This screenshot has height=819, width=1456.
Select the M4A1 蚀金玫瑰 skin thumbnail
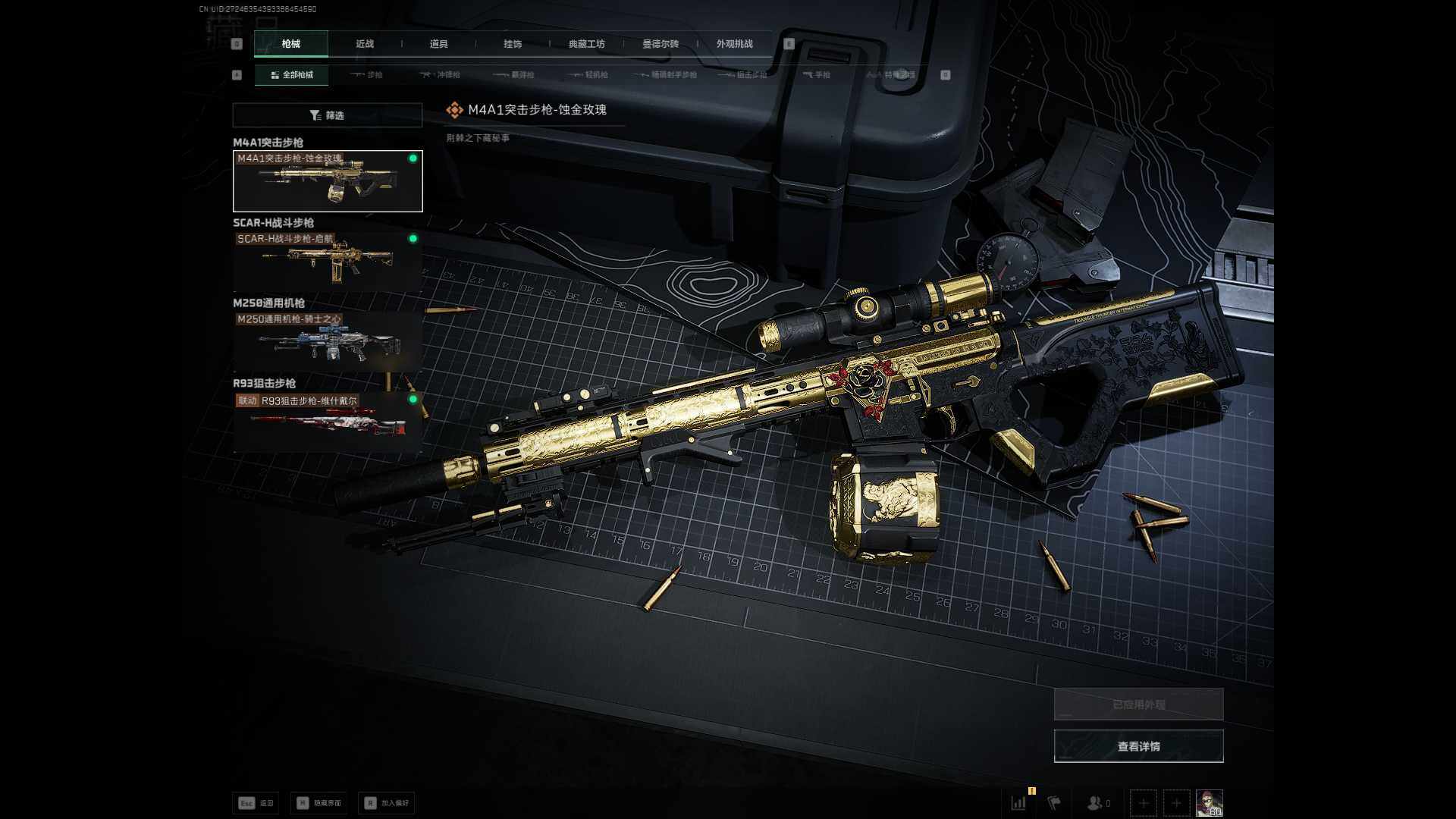(328, 181)
